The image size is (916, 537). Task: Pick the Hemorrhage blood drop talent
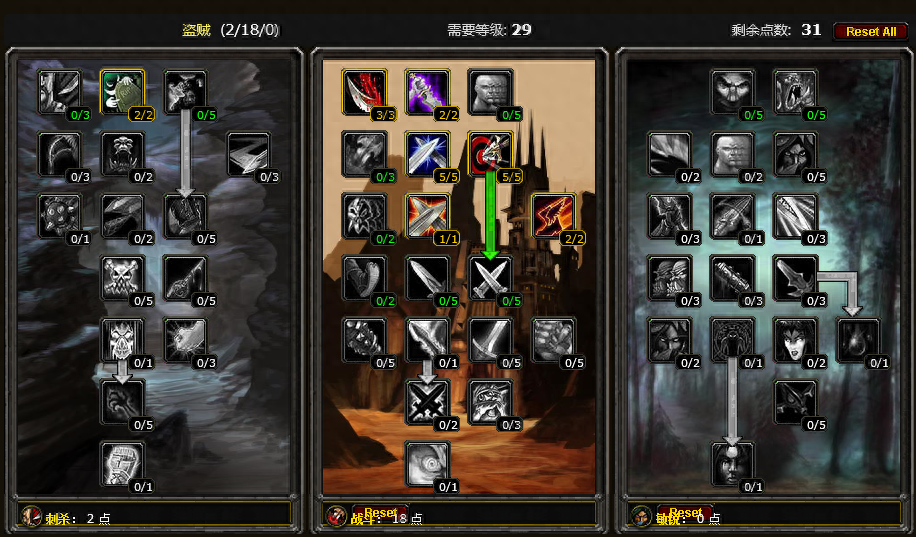coord(859,339)
